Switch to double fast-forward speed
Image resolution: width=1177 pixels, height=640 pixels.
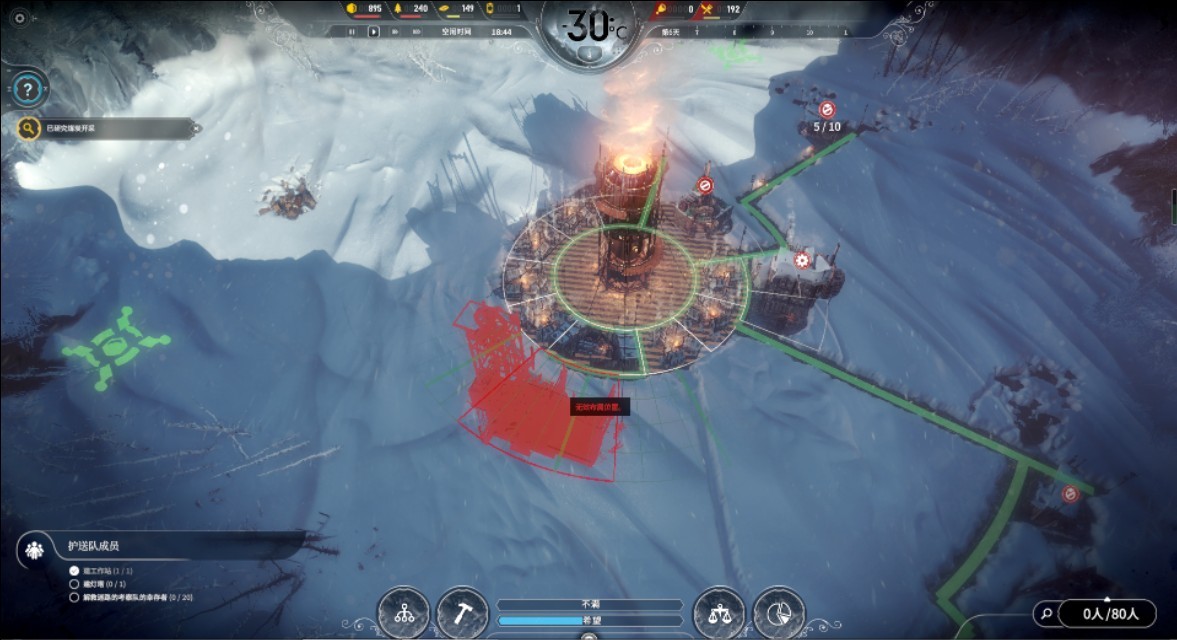(x=397, y=32)
